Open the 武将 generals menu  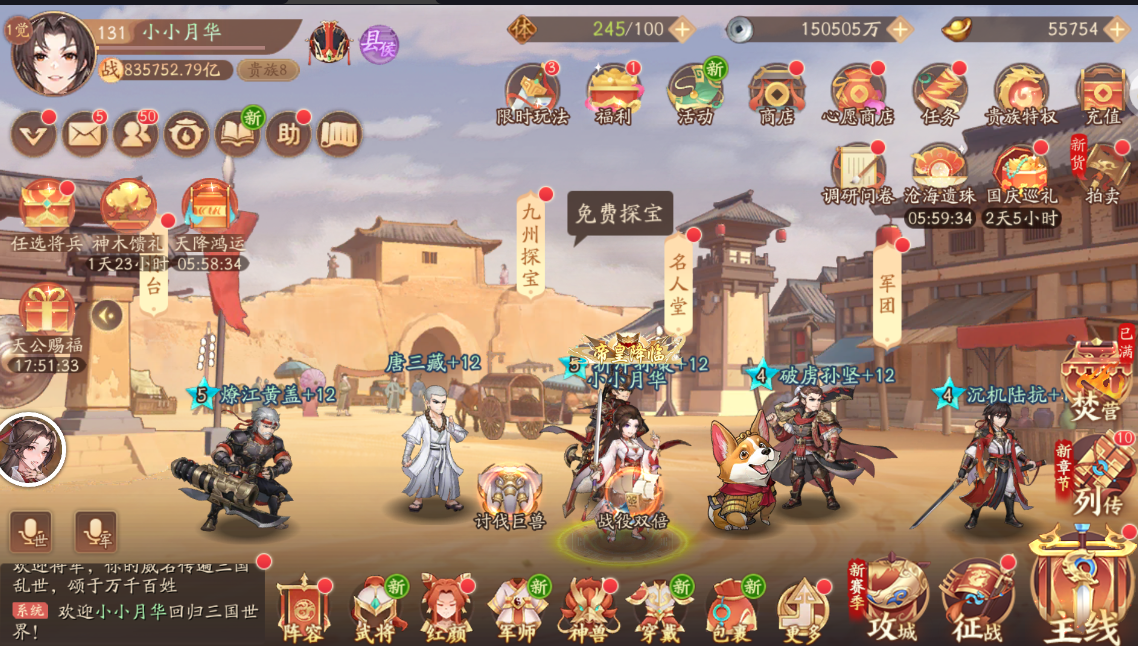click(374, 607)
